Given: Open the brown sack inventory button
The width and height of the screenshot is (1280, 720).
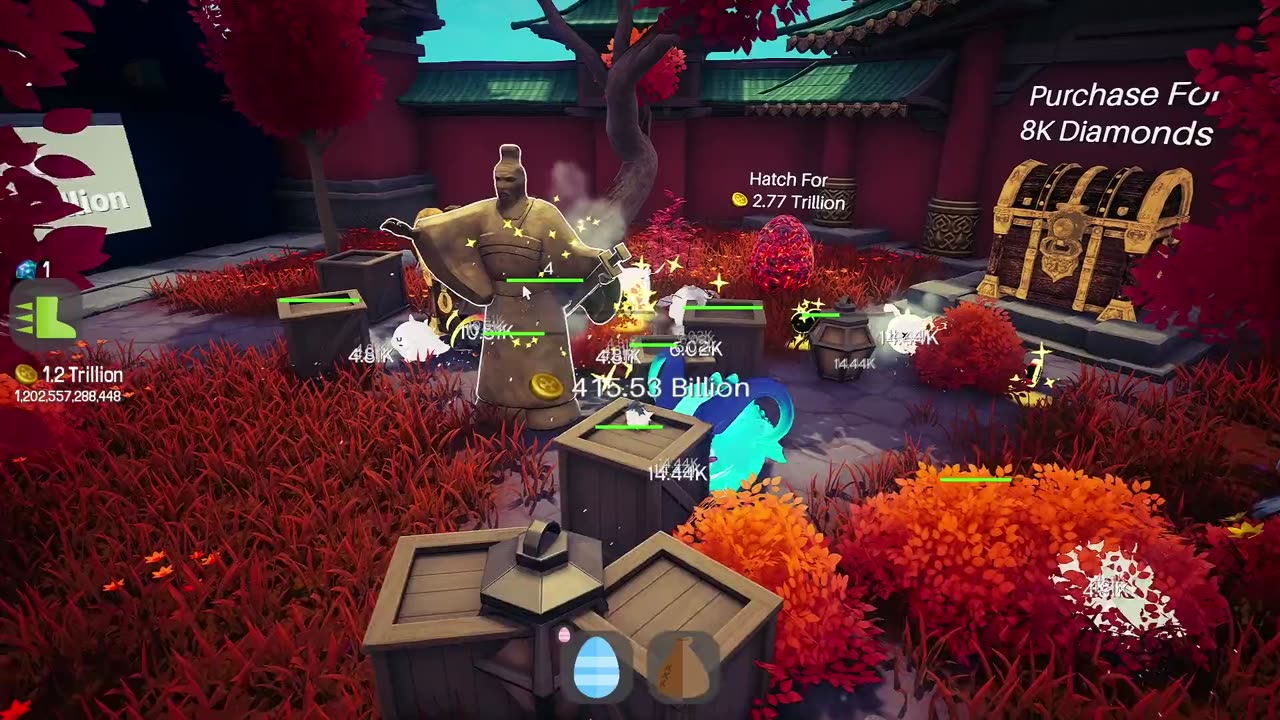Looking at the screenshot, I should coord(683,667).
